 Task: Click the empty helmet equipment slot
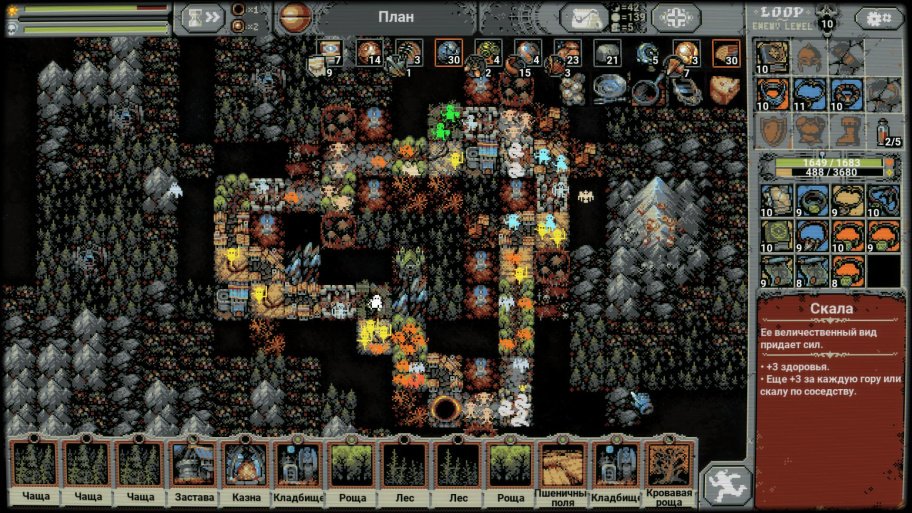tap(808, 57)
